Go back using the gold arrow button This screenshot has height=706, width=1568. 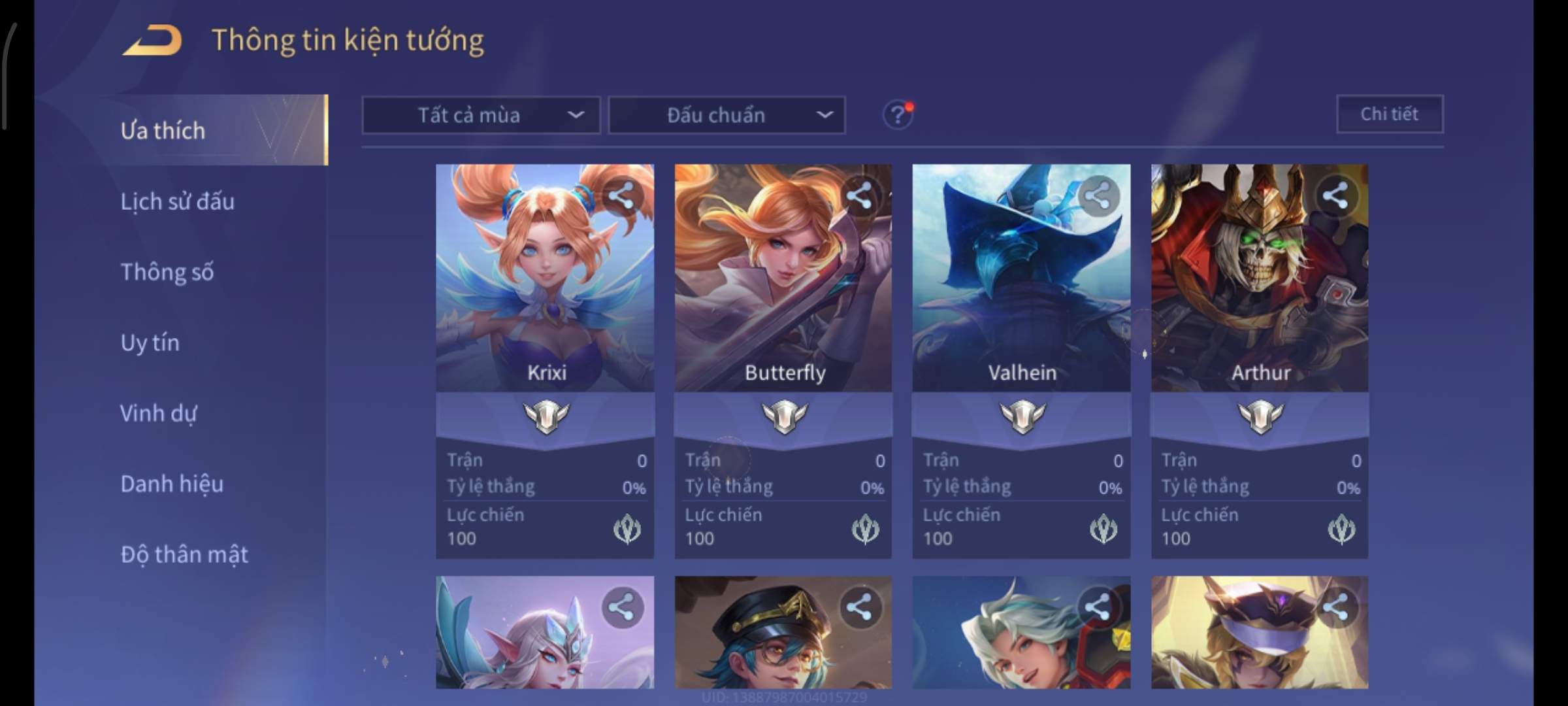tap(152, 41)
